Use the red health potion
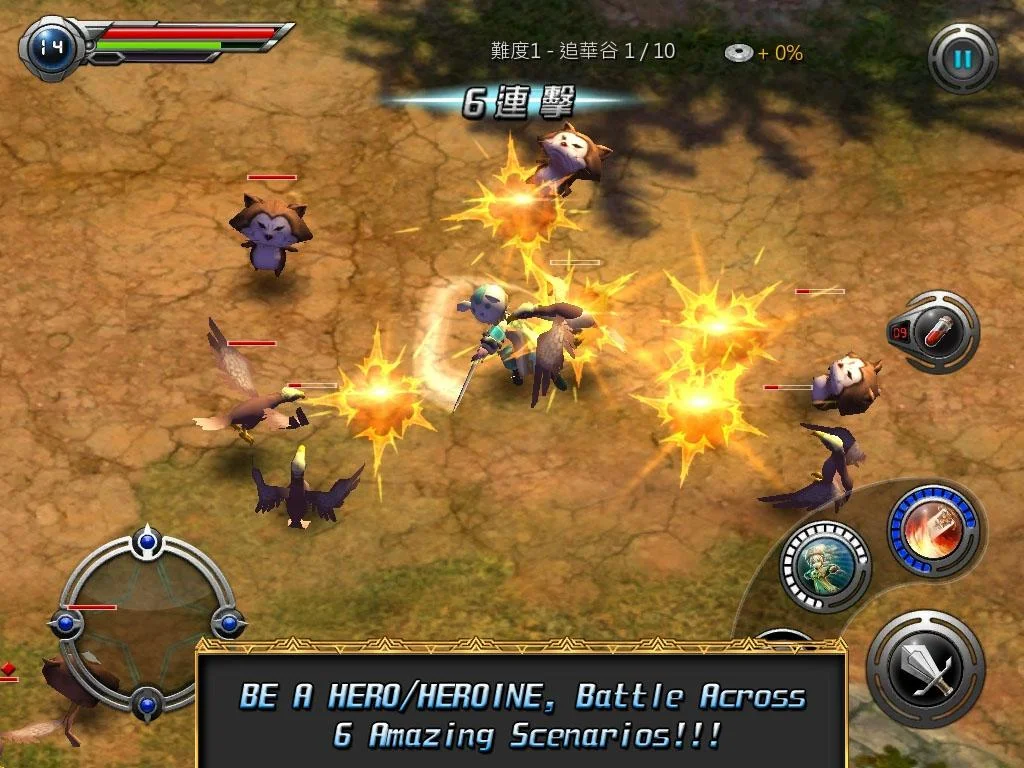Image resolution: width=1024 pixels, height=768 pixels. [x=938, y=331]
